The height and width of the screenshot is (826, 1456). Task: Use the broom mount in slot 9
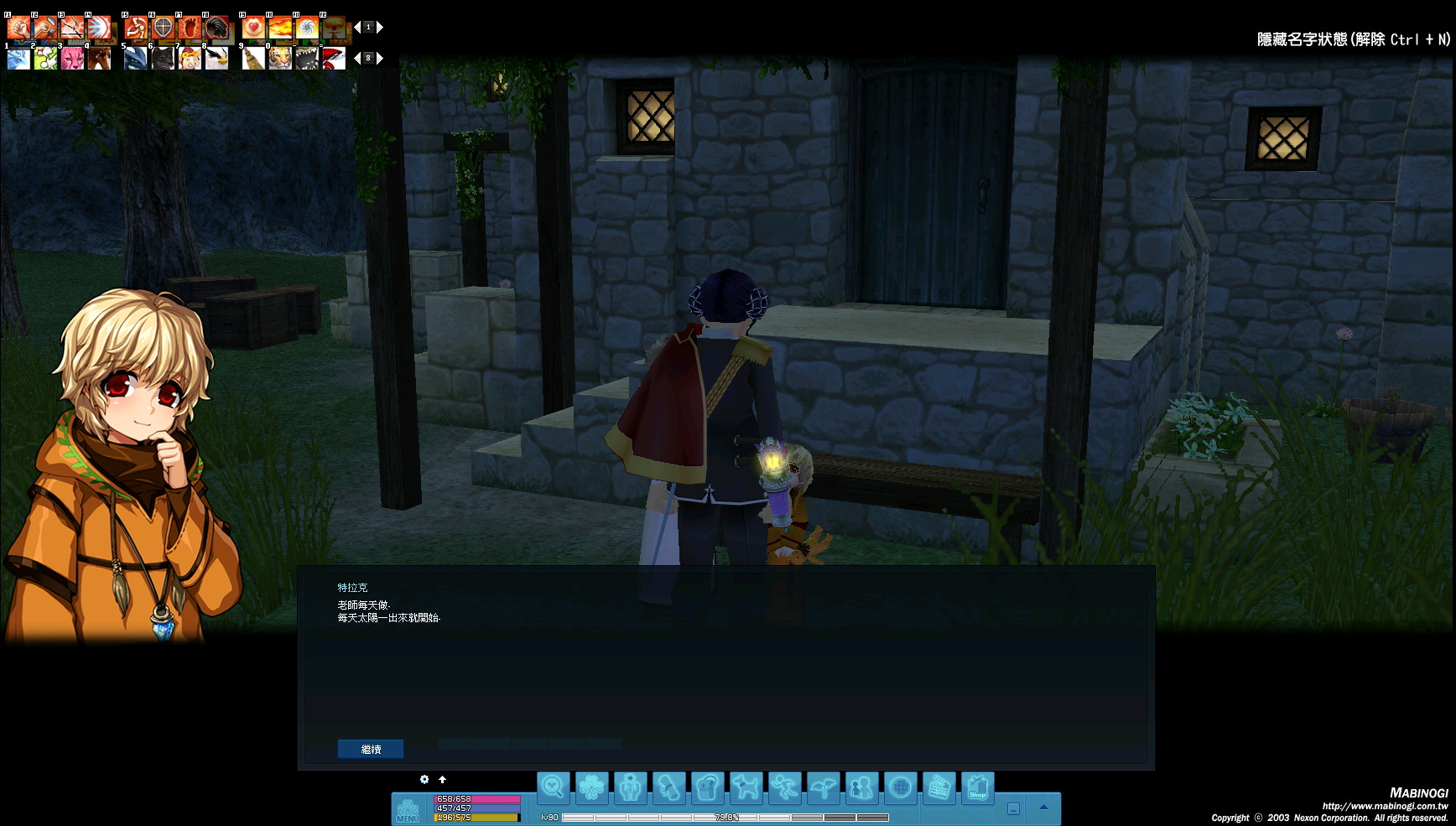252,58
